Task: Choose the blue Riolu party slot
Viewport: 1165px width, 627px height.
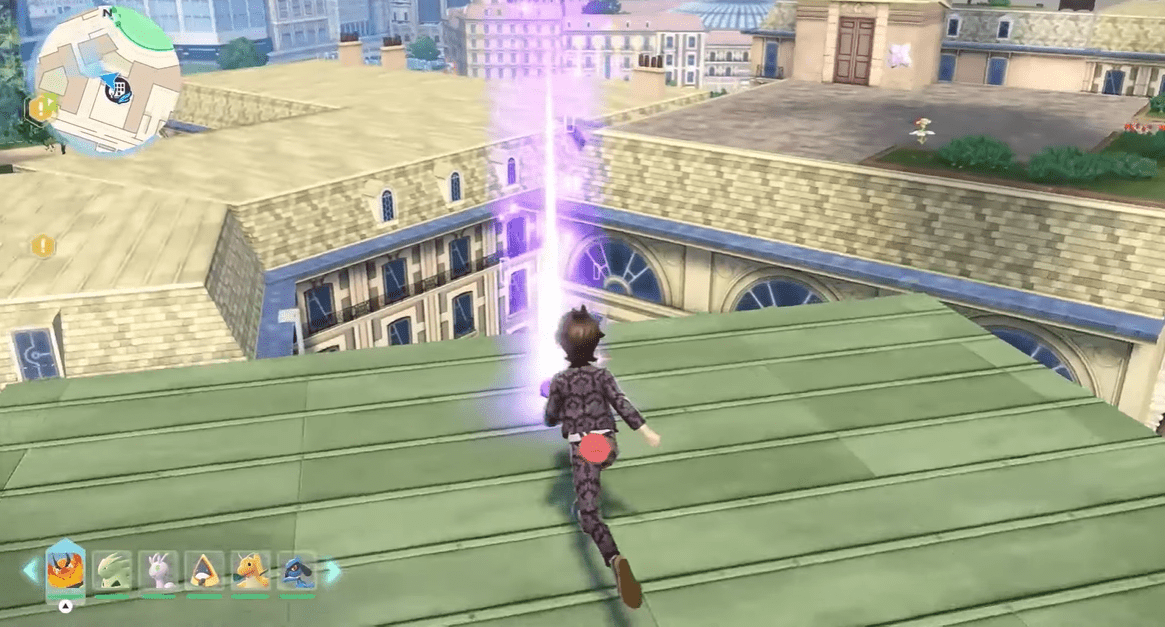Action: pos(297,571)
